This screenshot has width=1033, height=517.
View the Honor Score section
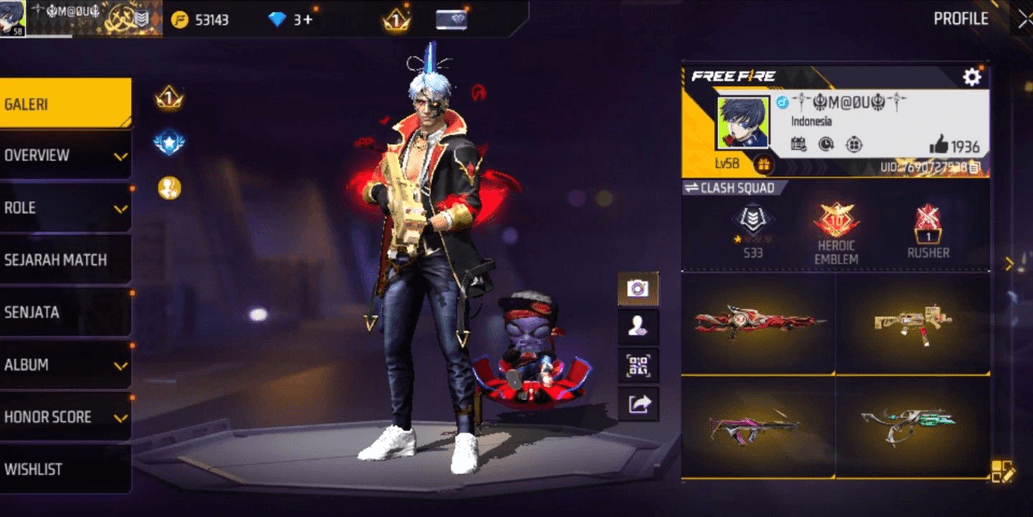coord(64,417)
